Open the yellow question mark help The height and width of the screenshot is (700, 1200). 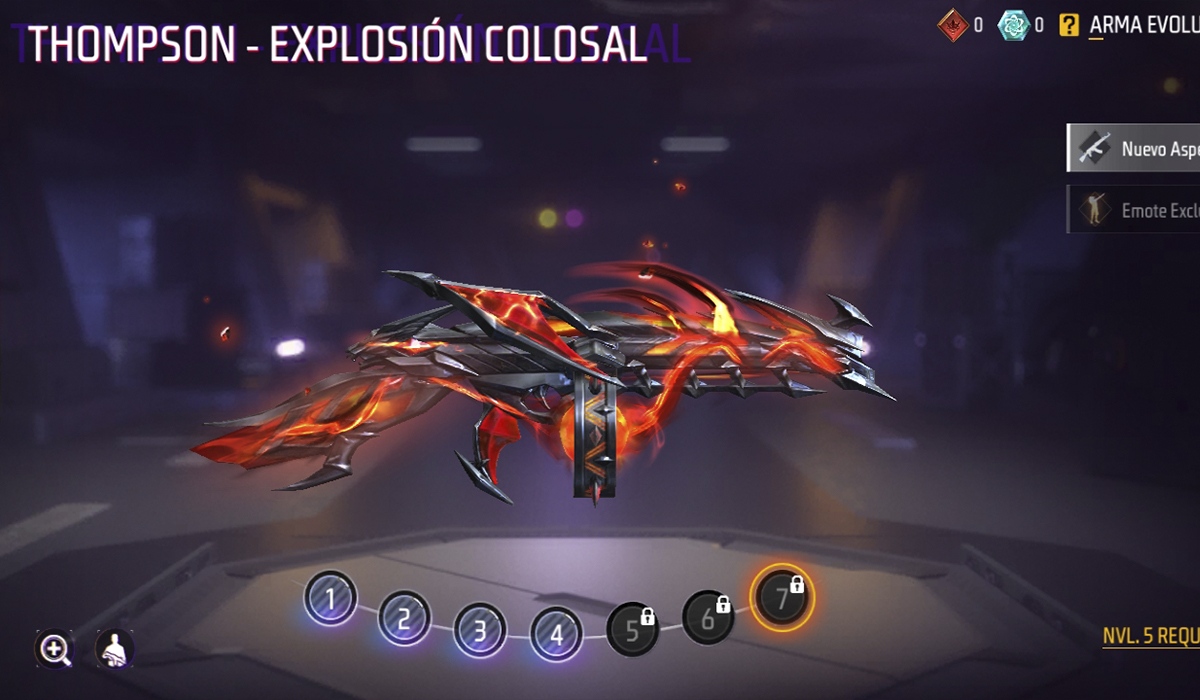point(1069,25)
